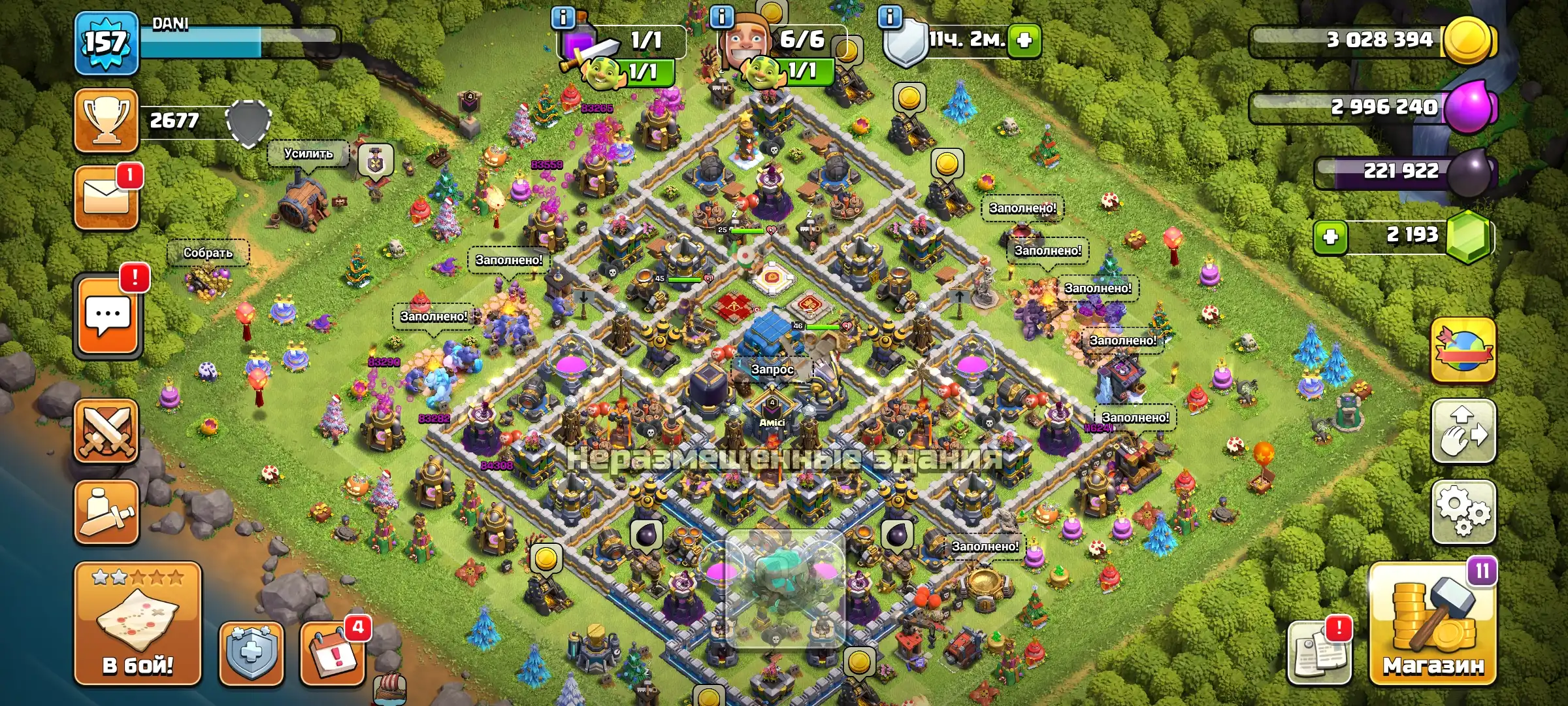Open the events calendar button
Viewport: 1568px width, 706px height.
click(333, 652)
